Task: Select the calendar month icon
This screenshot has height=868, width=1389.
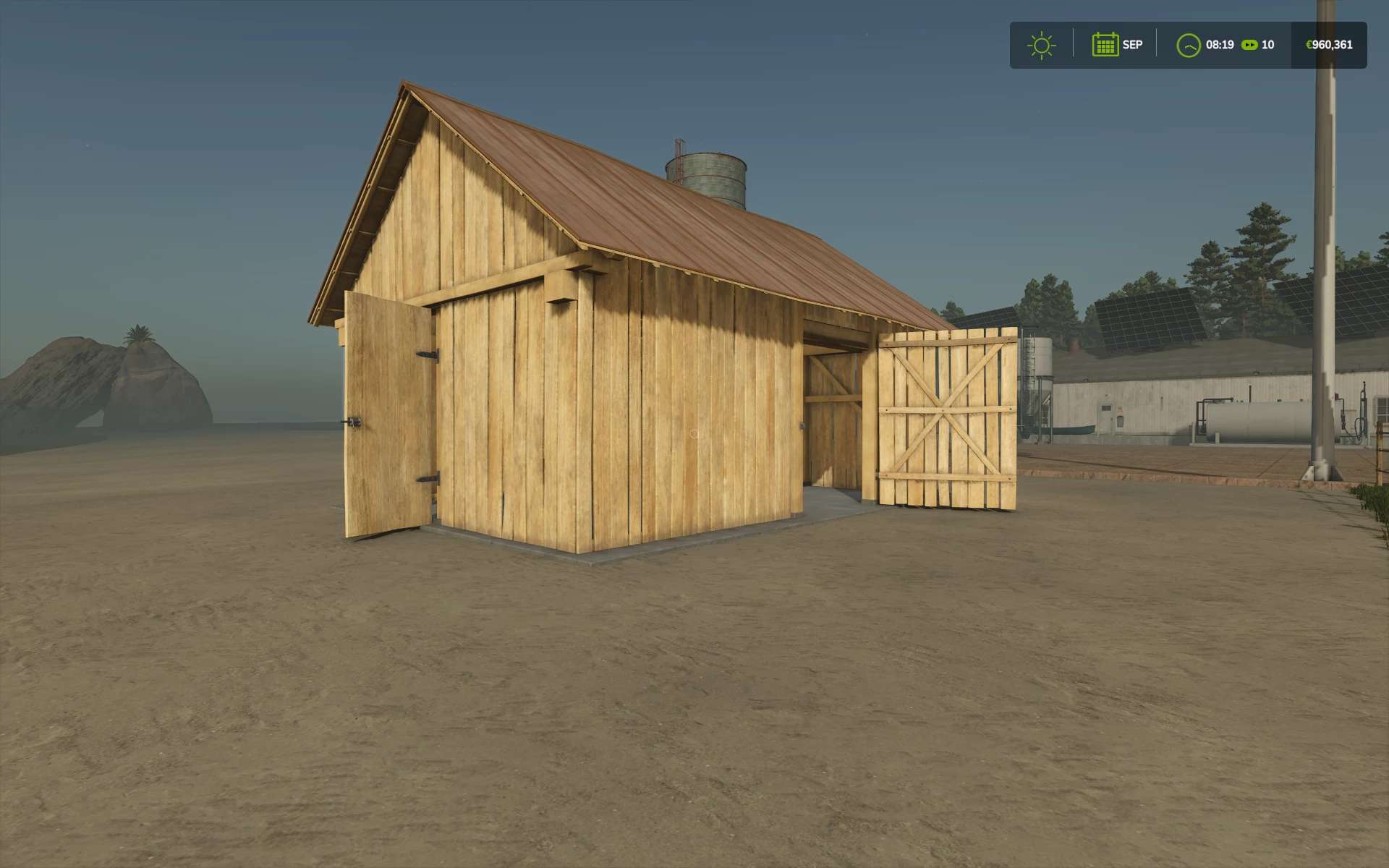Action: [1105, 45]
